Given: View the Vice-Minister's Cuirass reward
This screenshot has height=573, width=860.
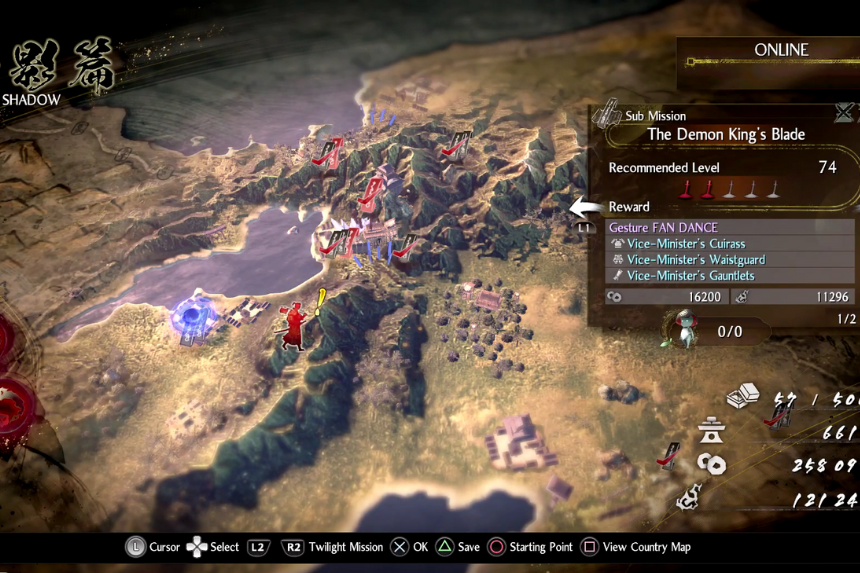Looking at the screenshot, I should (686, 244).
